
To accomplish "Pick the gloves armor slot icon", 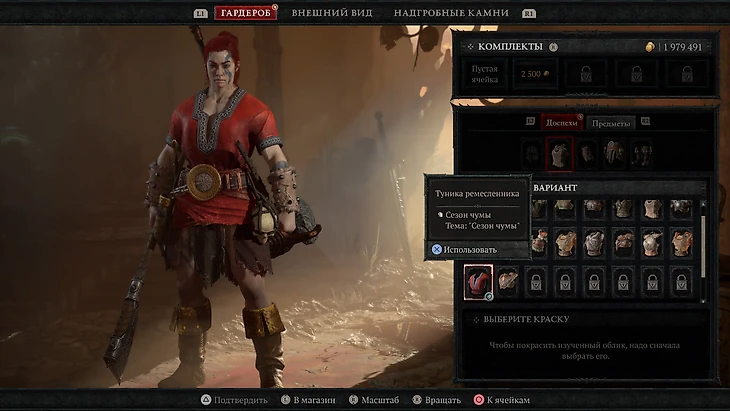I will tap(587, 154).
